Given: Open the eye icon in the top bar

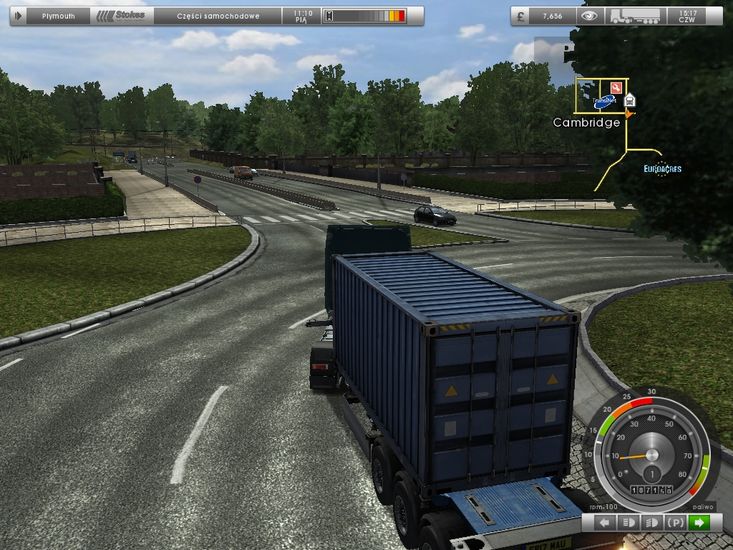Looking at the screenshot, I should (590, 16).
